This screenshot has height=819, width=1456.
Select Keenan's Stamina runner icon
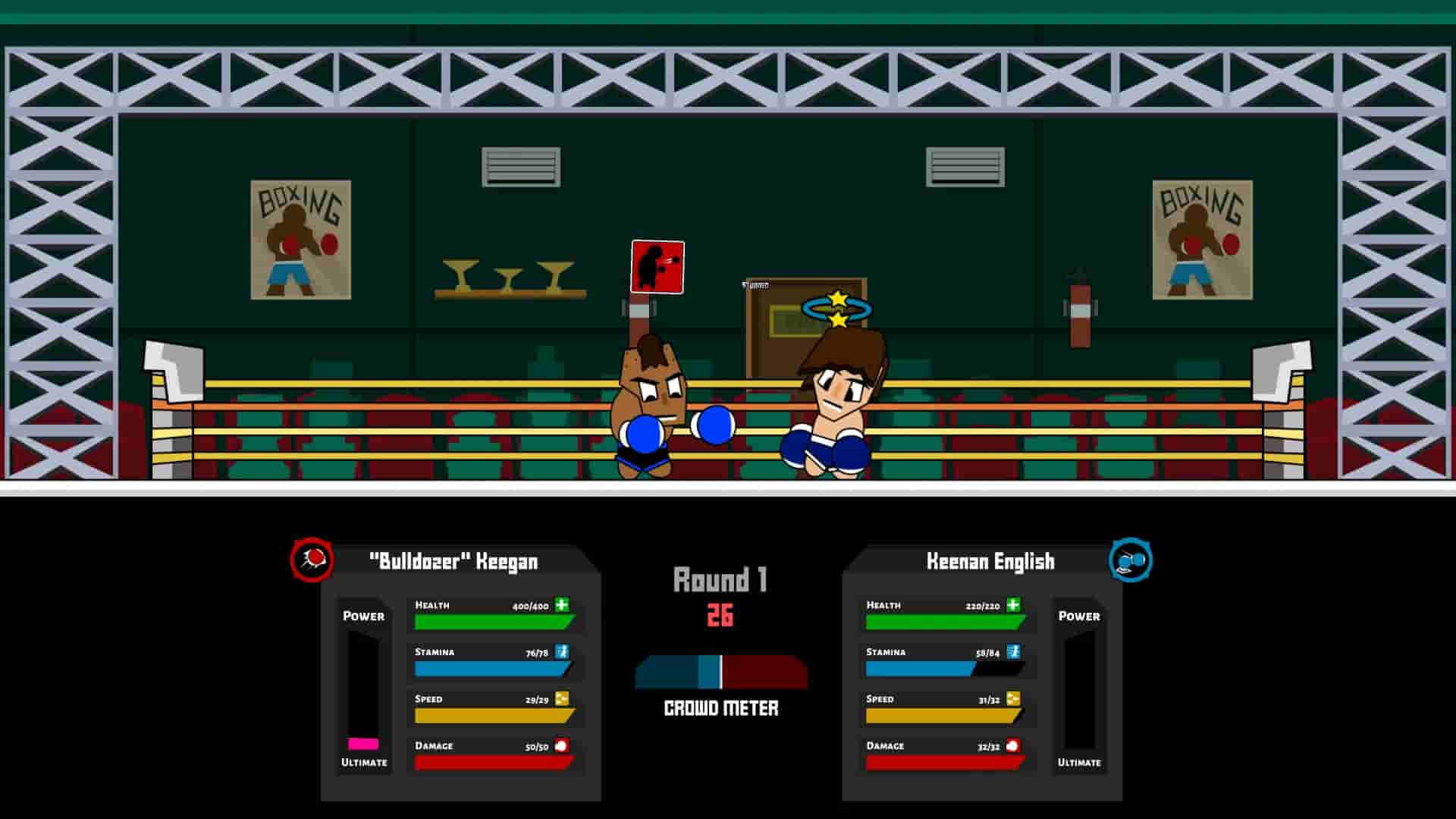(x=1015, y=652)
